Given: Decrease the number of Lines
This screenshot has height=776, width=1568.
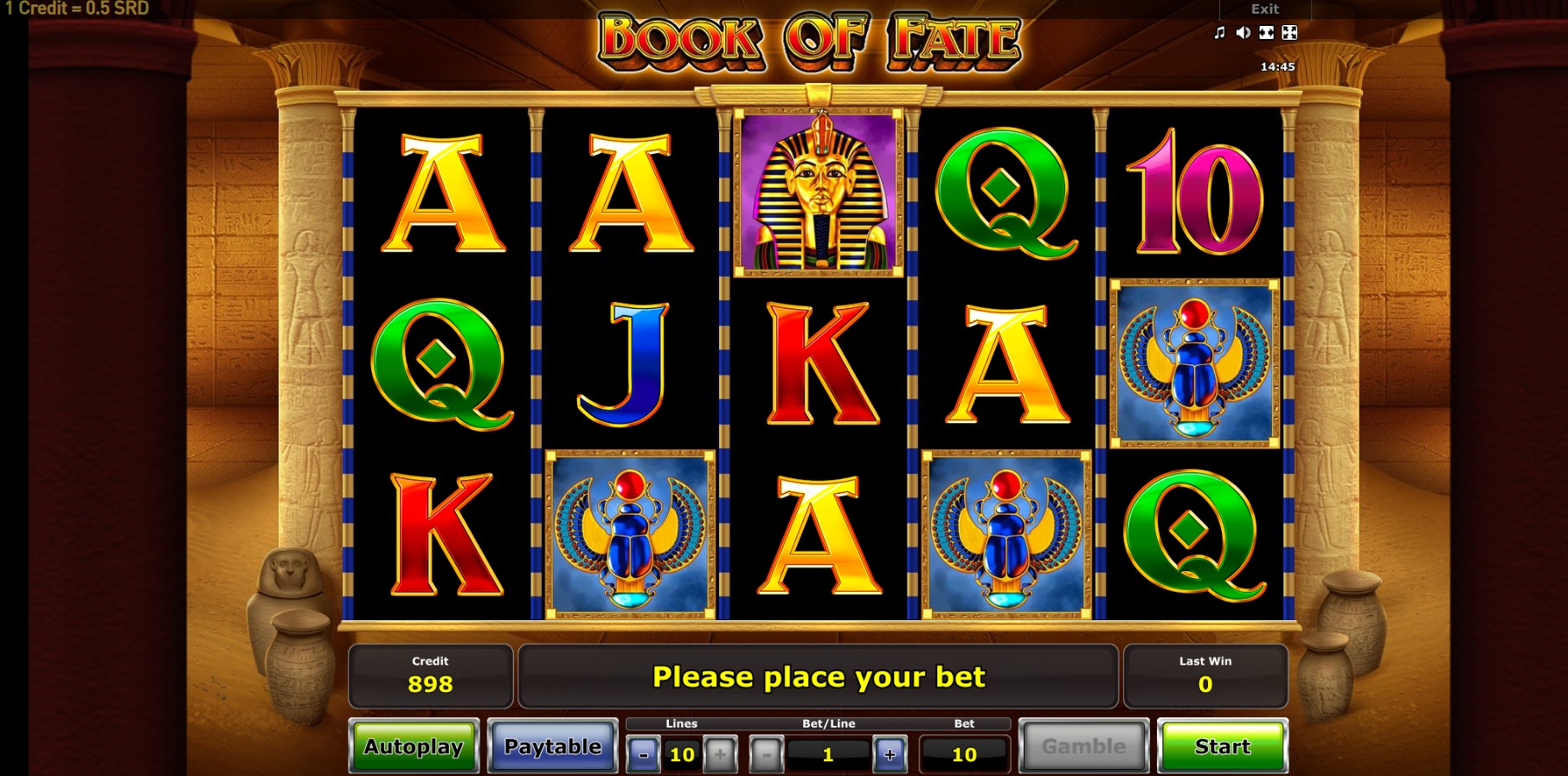Looking at the screenshot, I should pos(643,754).
